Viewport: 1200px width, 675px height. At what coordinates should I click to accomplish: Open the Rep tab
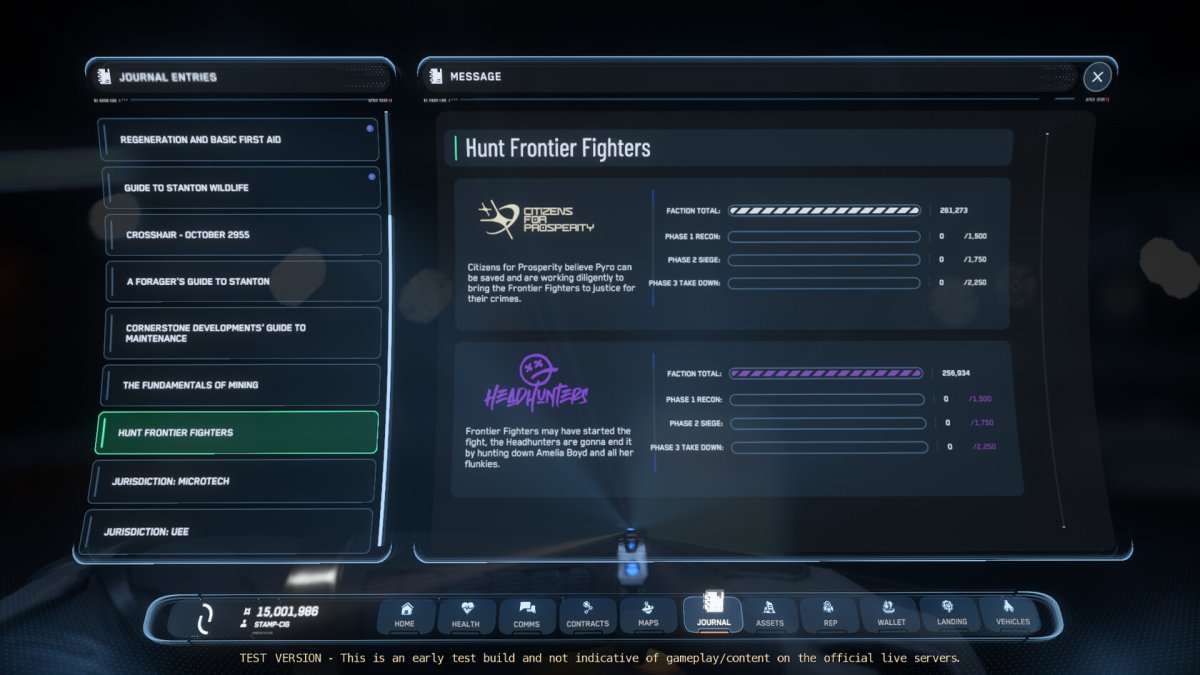830,615
